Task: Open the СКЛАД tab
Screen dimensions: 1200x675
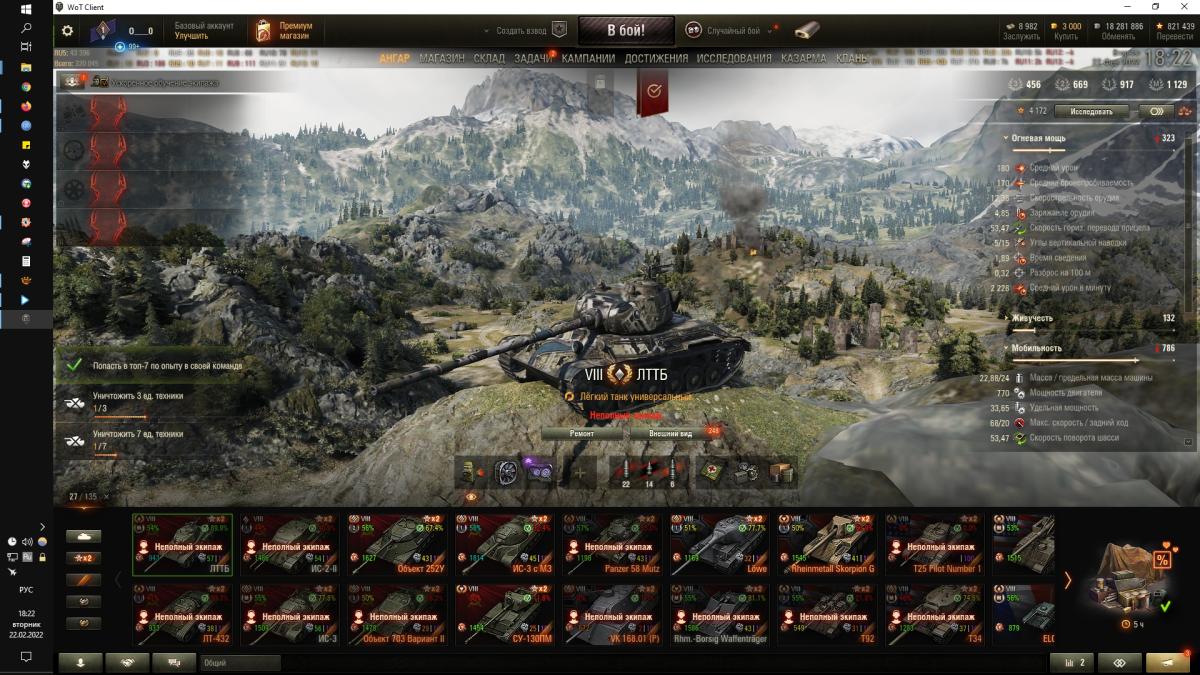Action: tap(489, 58)
